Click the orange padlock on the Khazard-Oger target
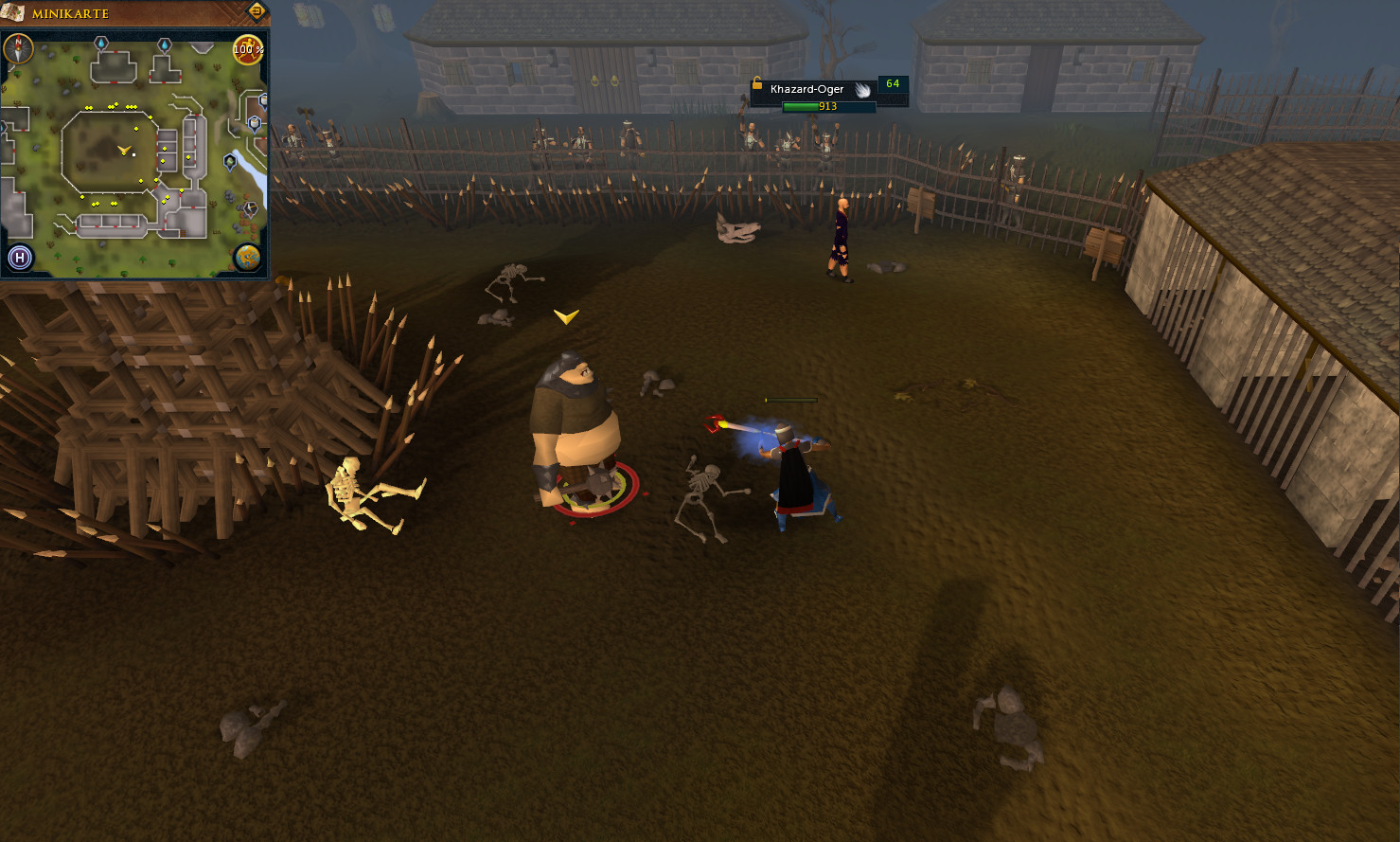The height and width of the screenshot is (842, 1400). click(x=757, y=84)
